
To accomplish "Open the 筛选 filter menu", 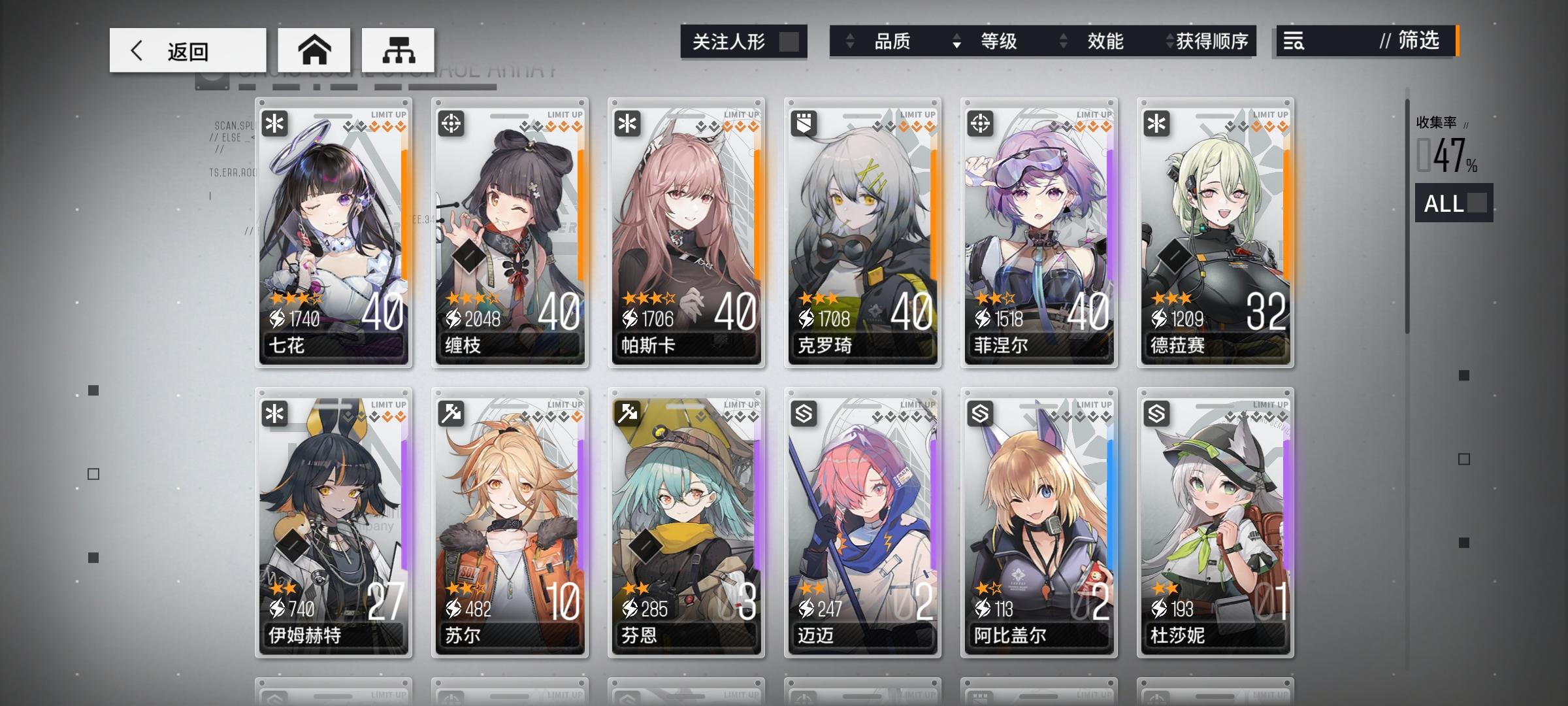I will click(1406, 42).
